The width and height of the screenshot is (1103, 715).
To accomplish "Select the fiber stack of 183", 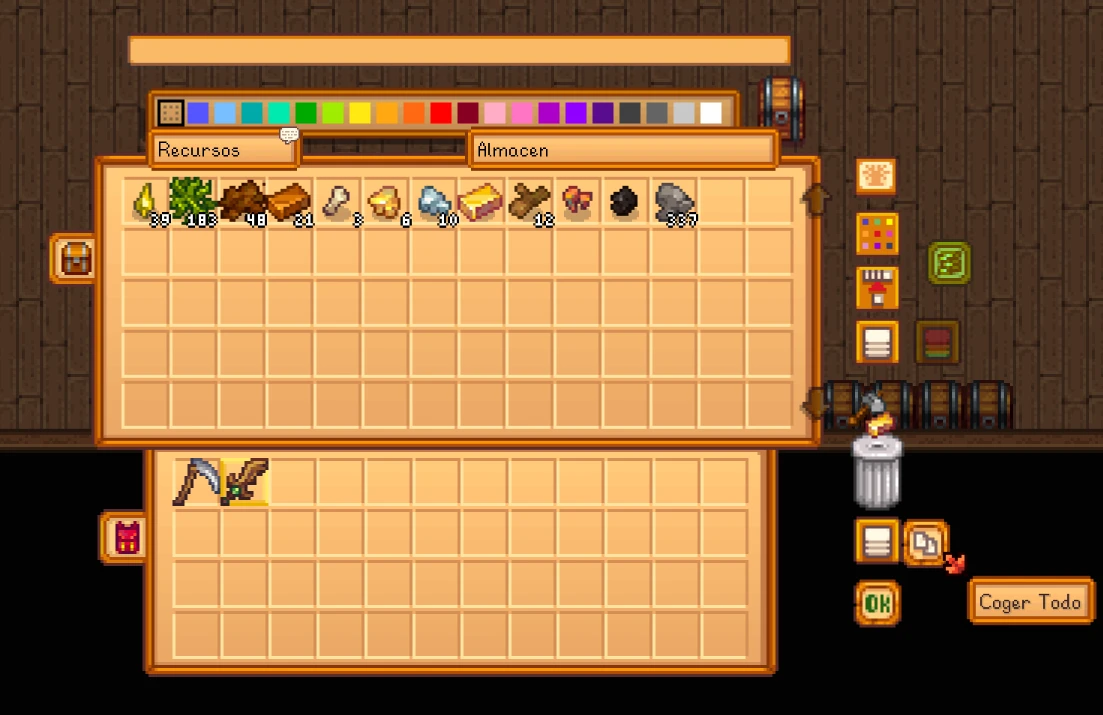I will point(193,202).
